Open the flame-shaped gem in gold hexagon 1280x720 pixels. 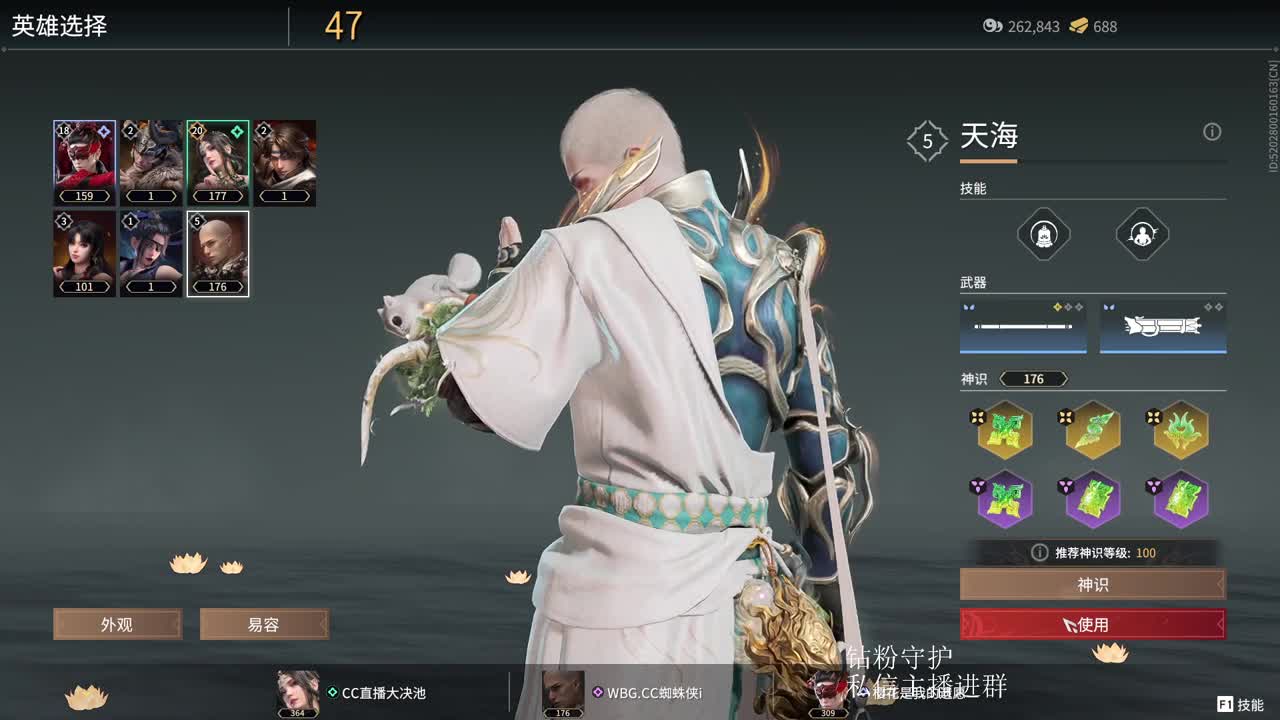pyautogui.click(x=1180, y=429)
